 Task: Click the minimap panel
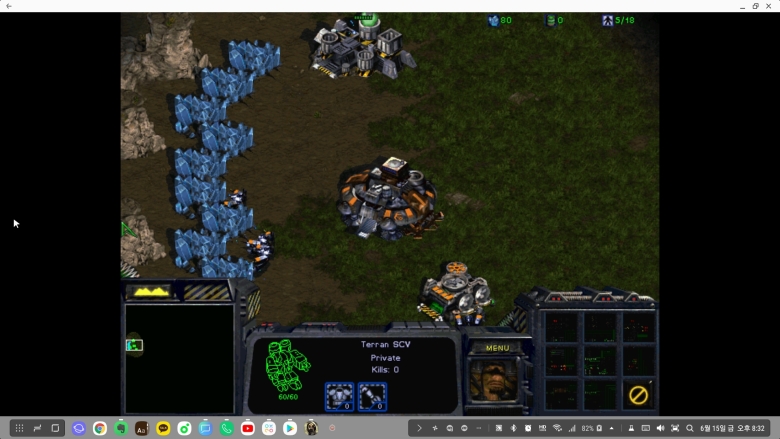(179, 358)
